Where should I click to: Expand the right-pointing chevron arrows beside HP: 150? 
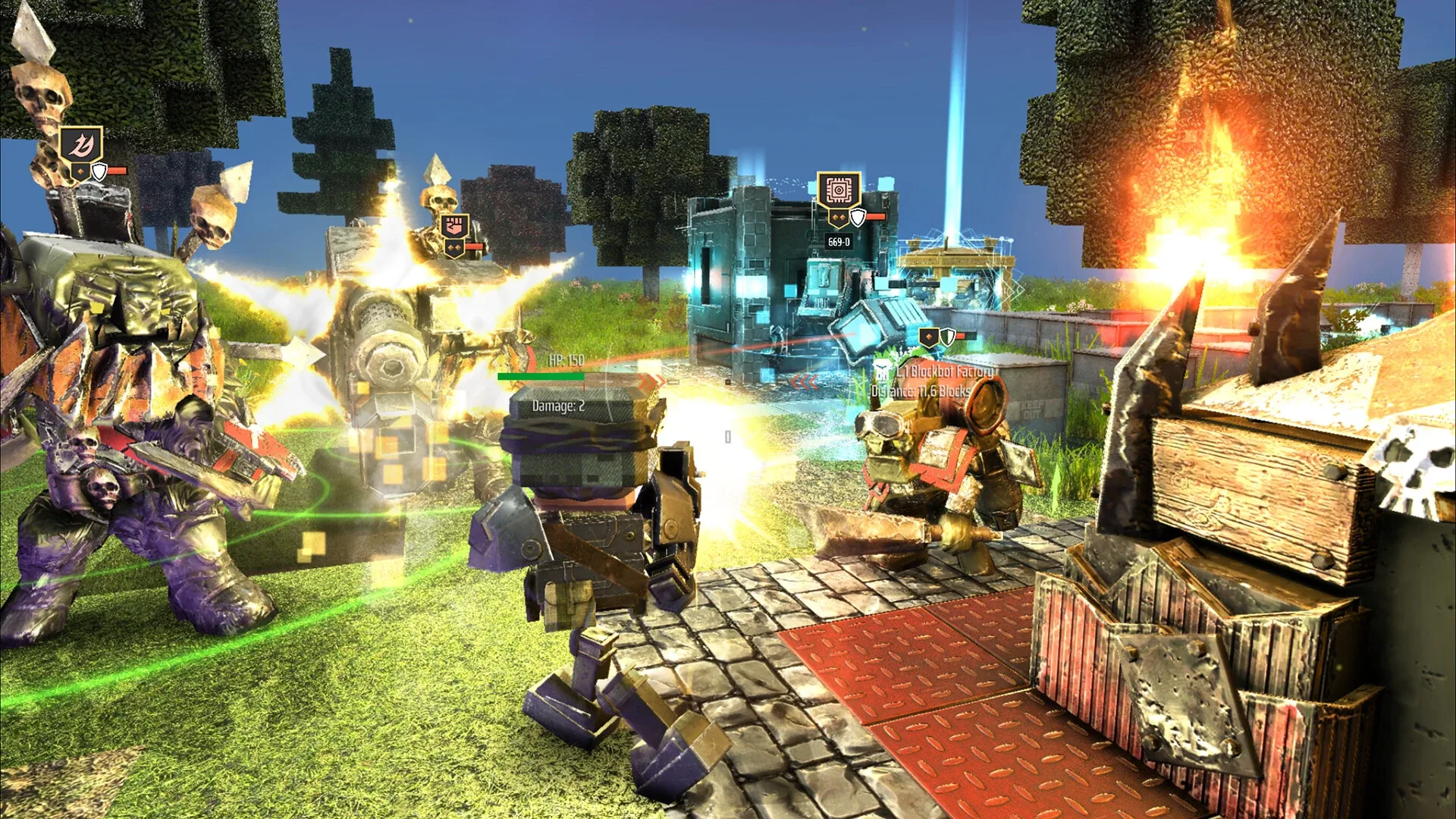[x=651, y=381]
